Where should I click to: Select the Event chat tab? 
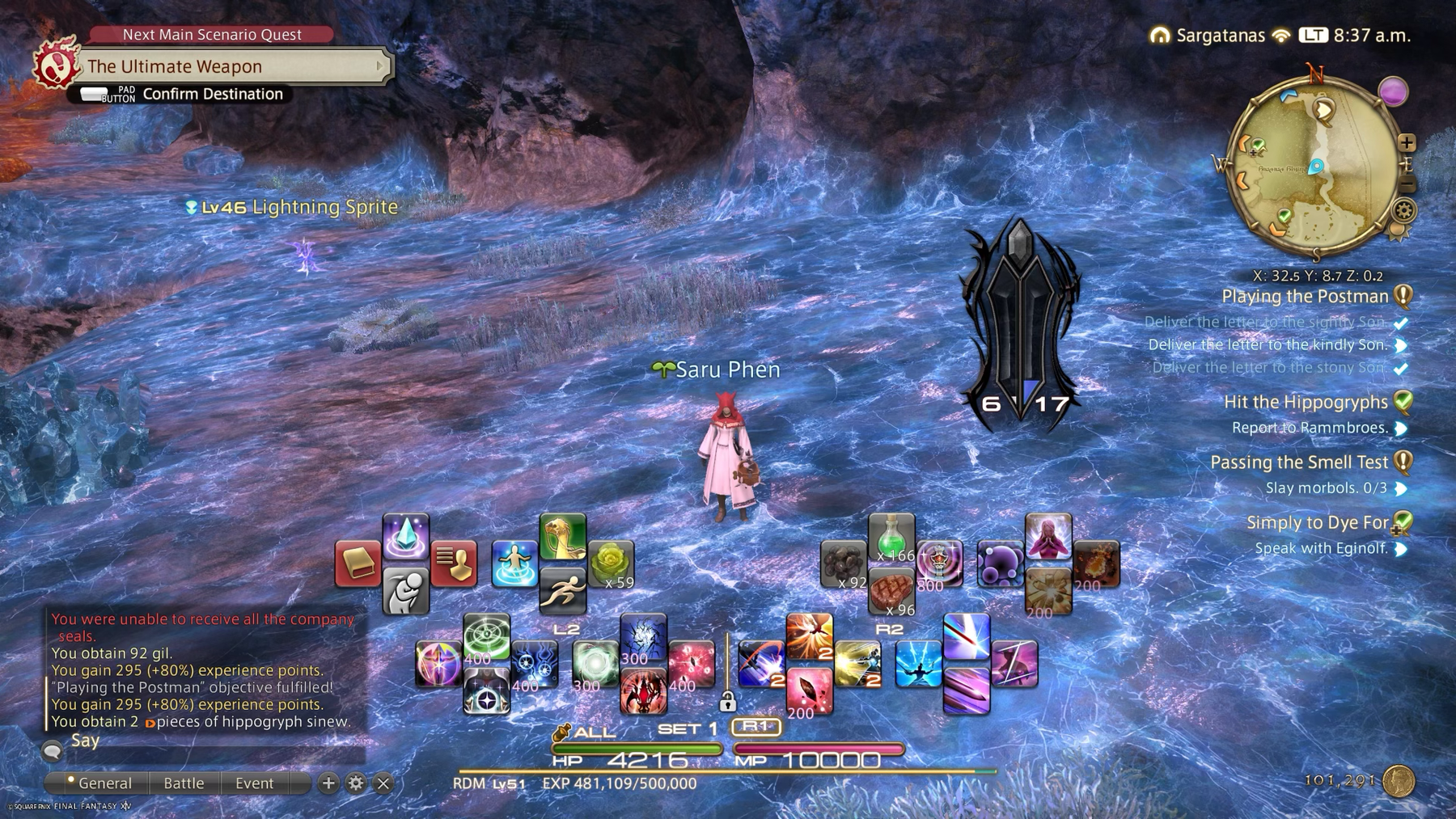(255, 783)
